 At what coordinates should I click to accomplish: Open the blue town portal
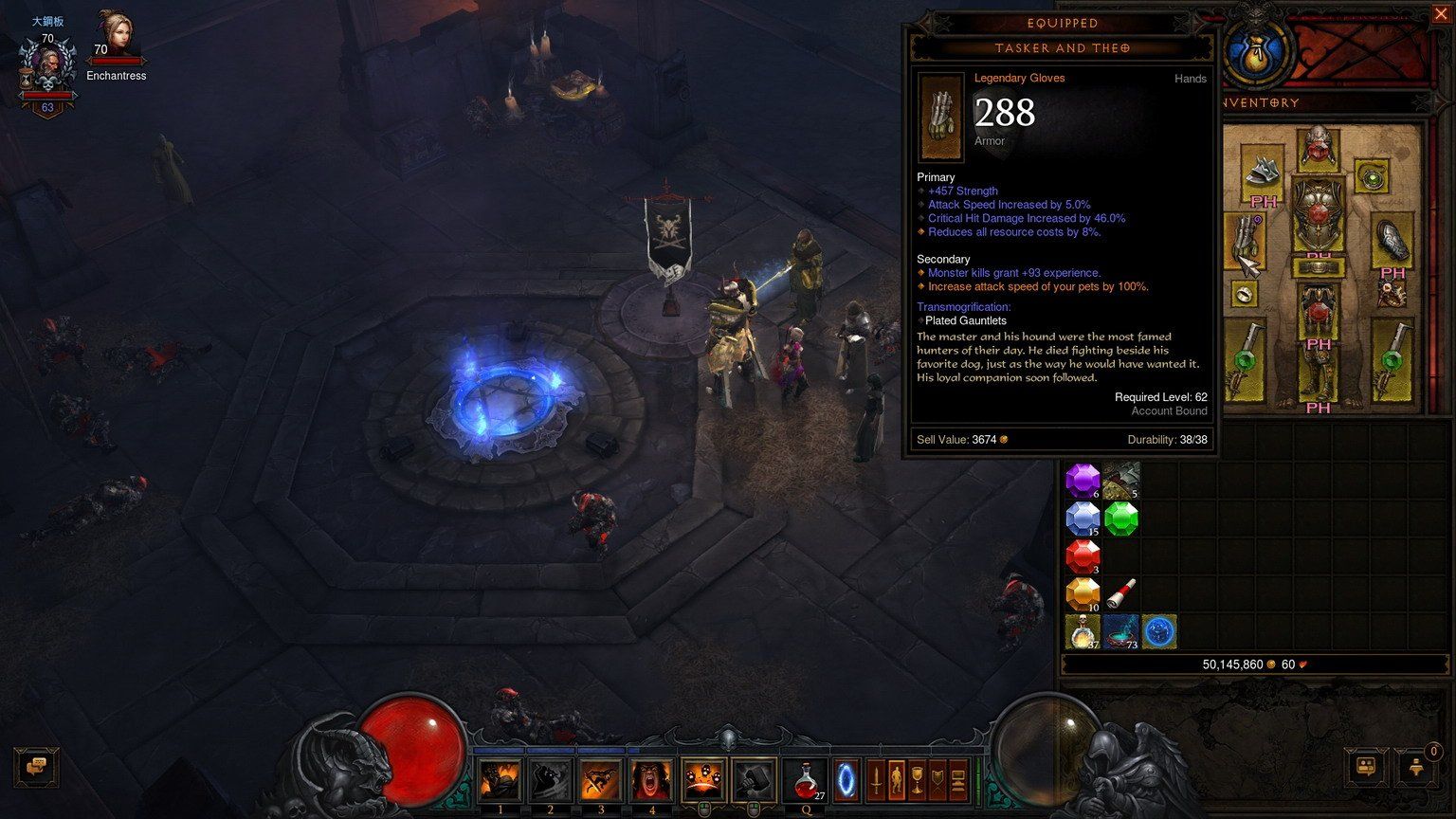click(x=845, y=780)
